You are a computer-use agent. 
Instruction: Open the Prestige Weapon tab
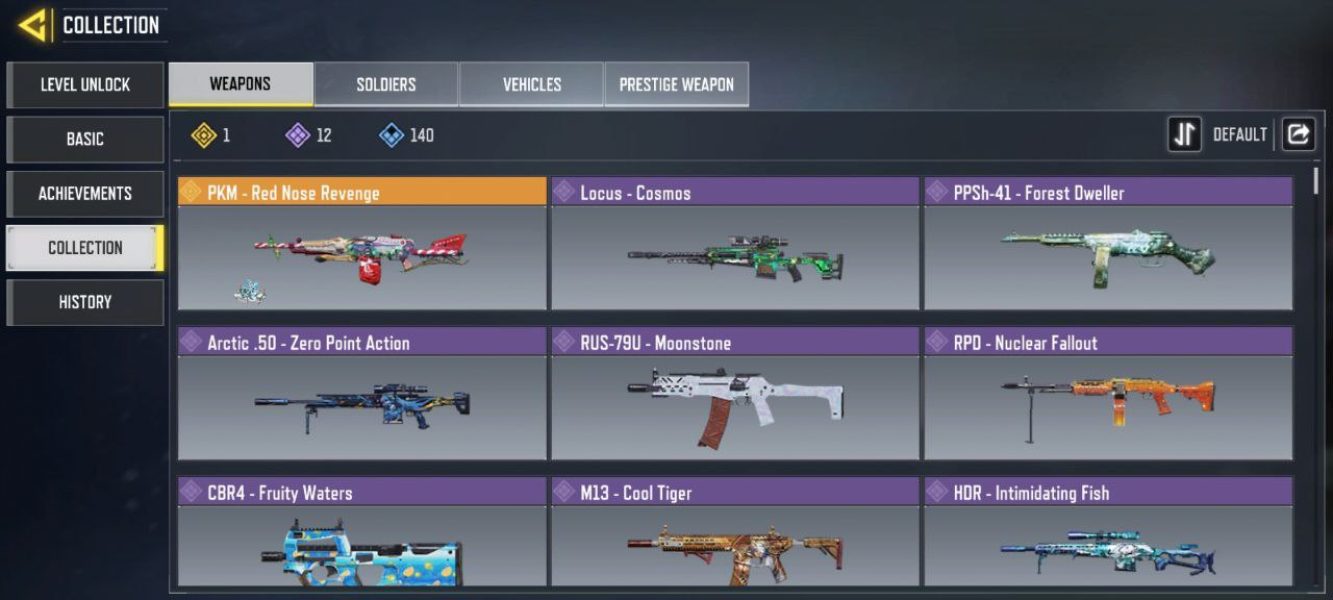coord(676,85)
